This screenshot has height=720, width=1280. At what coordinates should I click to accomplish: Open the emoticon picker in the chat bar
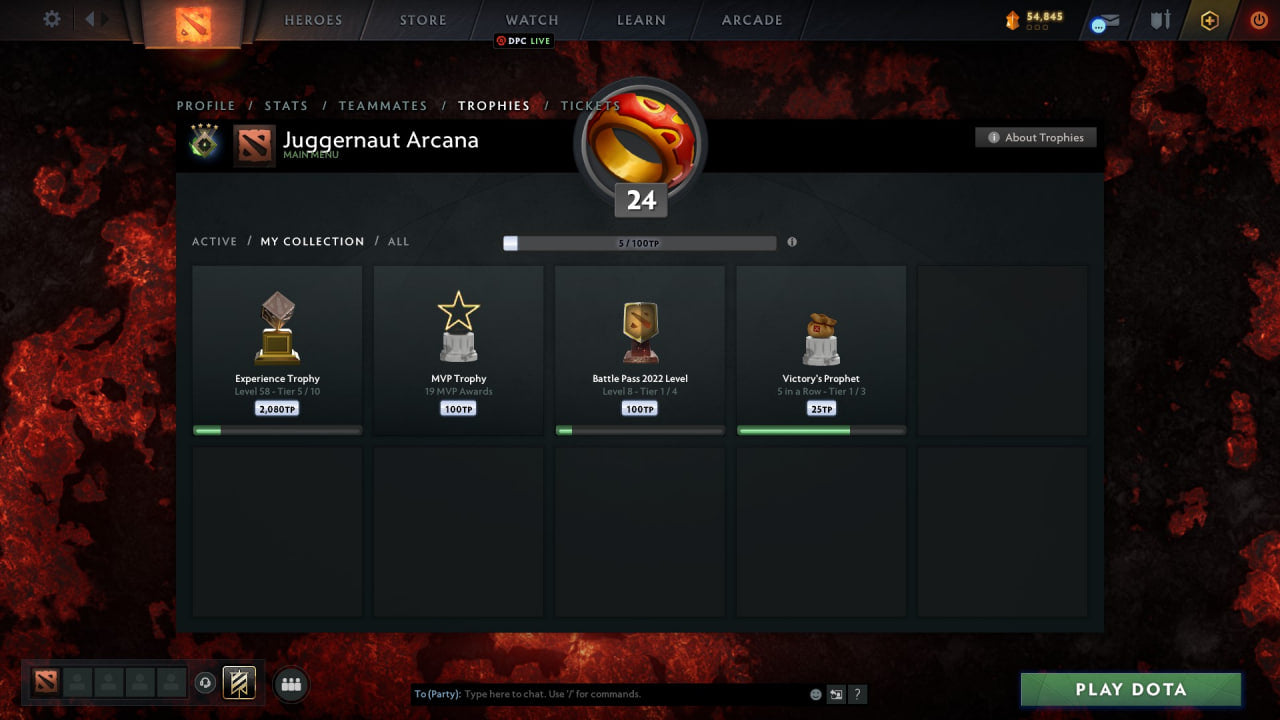coord(815,693)
